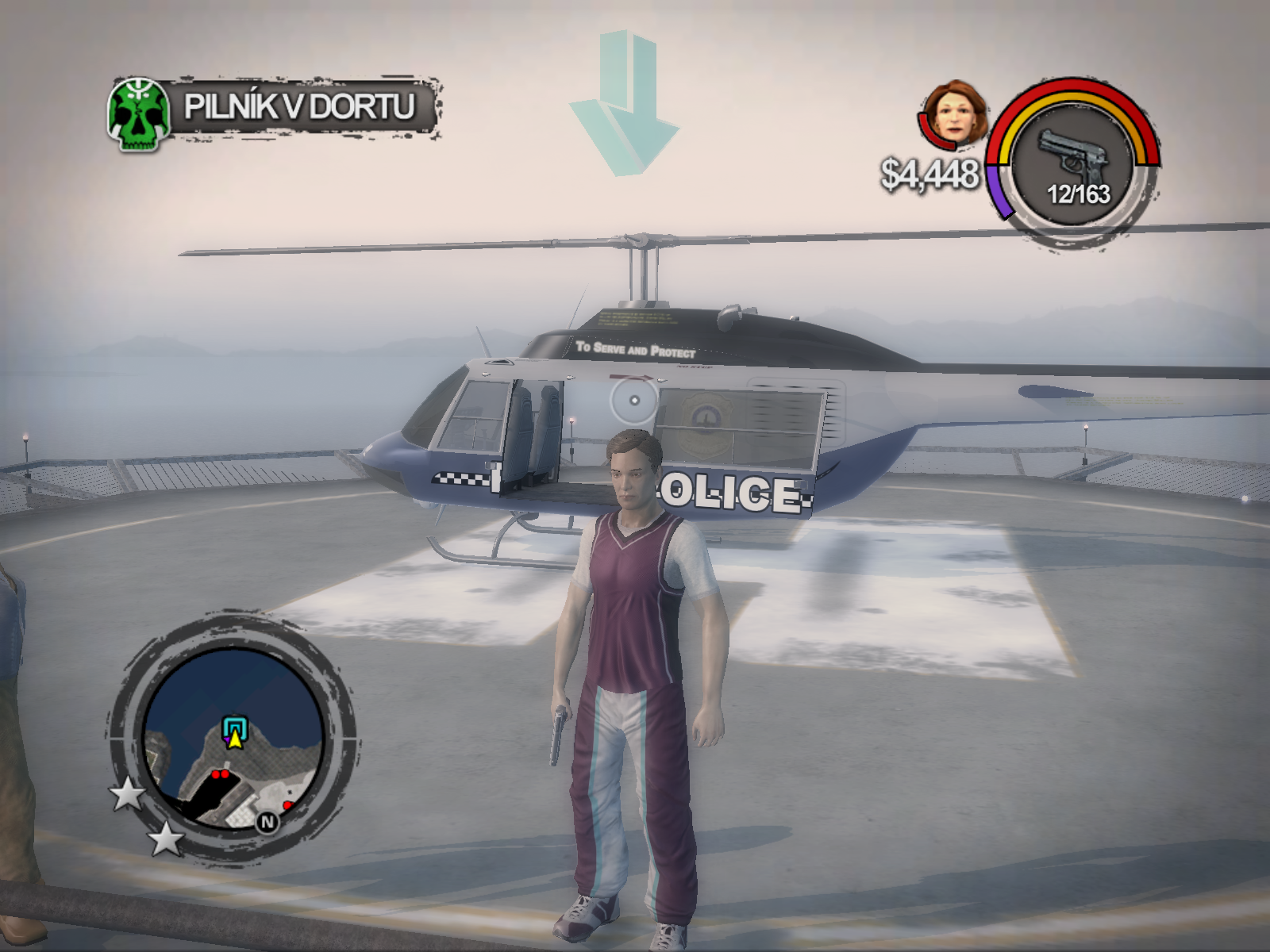Select the red-haired homie portrait

tap(956, 113)
